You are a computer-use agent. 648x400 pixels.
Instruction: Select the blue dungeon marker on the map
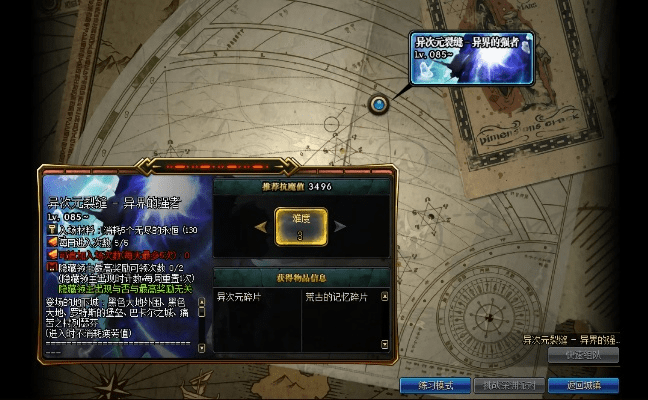point(379,104)
